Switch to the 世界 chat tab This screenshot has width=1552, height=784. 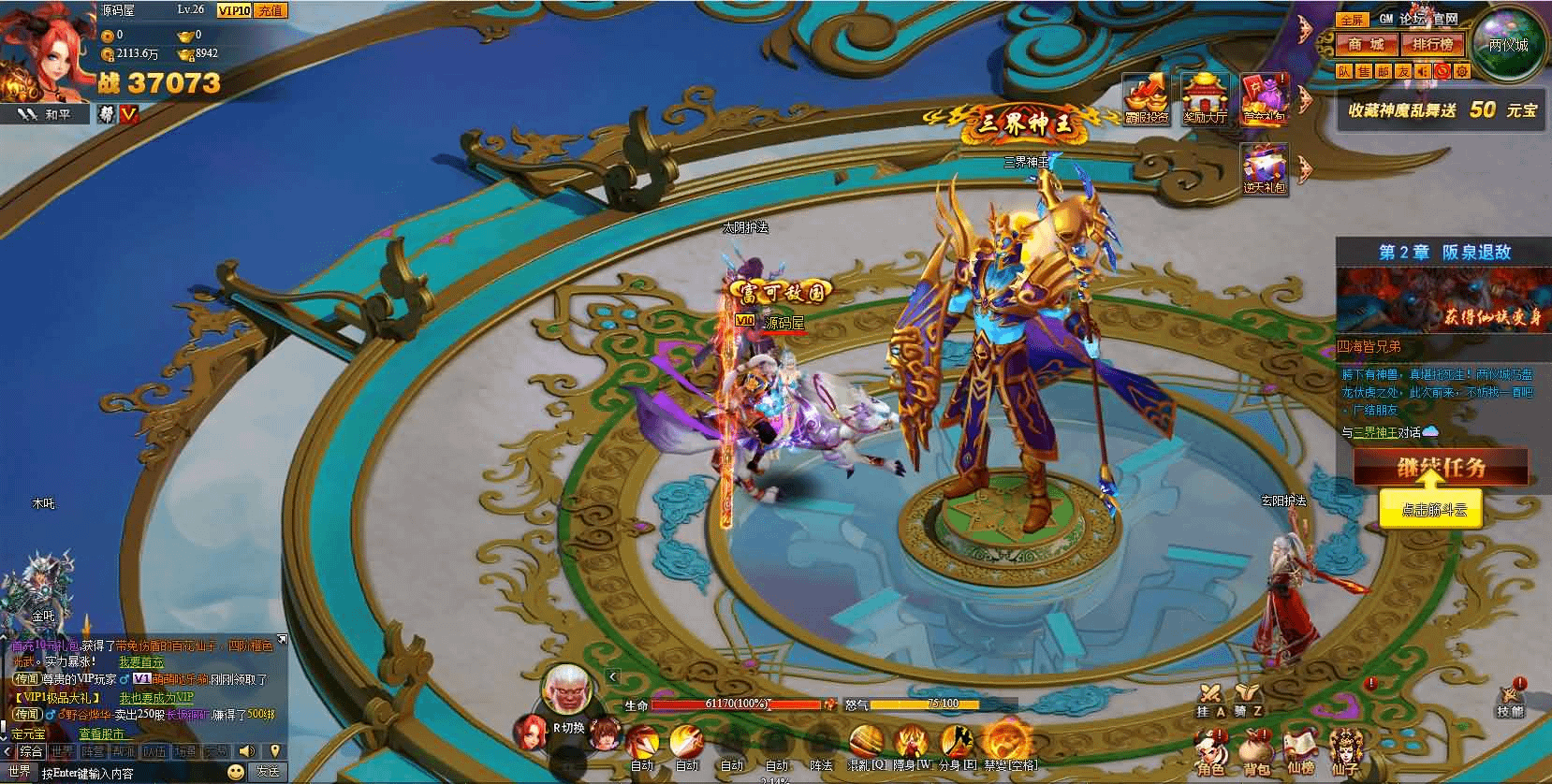63,751
